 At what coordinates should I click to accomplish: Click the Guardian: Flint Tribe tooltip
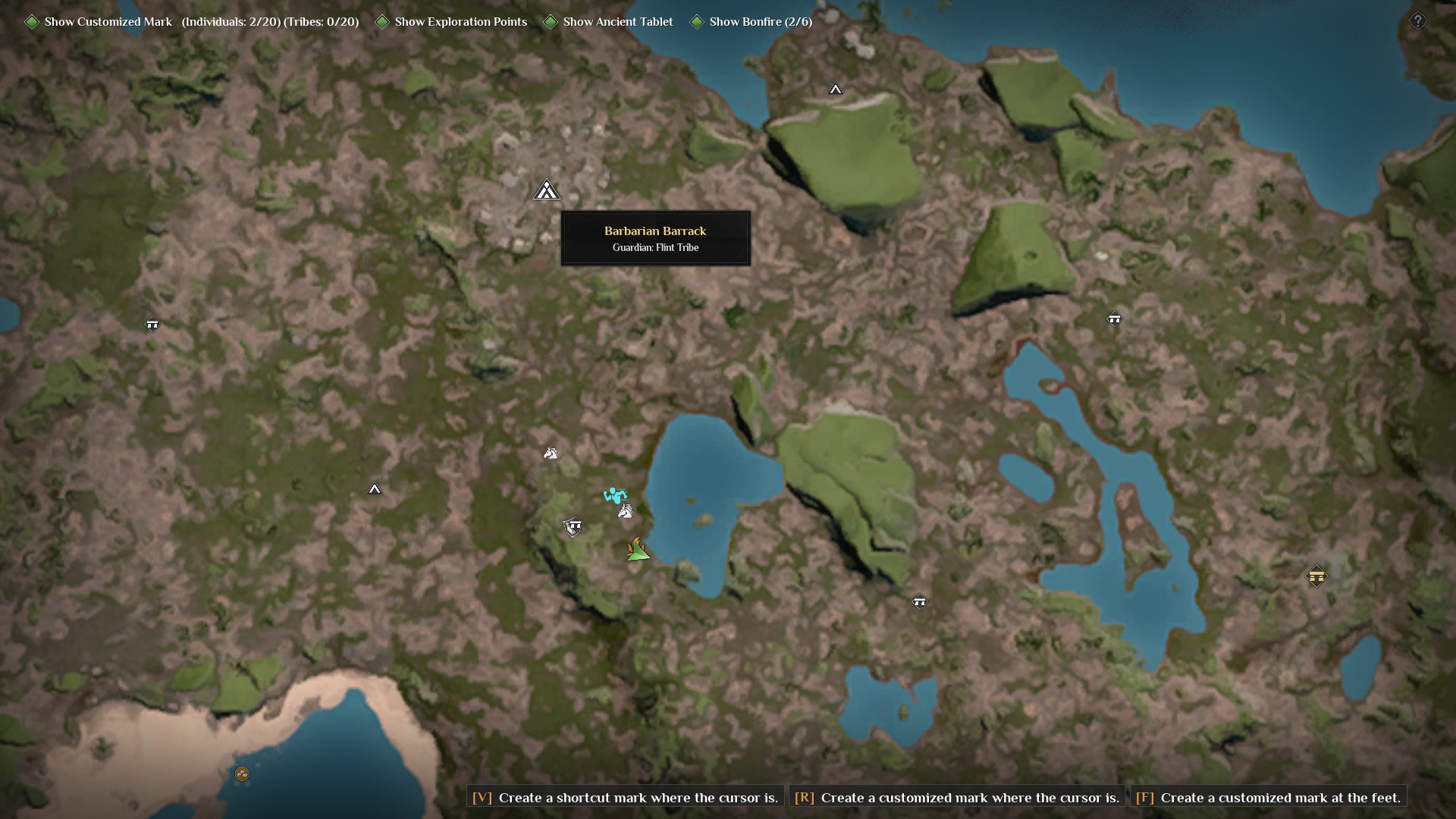click(x=655, y=247)
